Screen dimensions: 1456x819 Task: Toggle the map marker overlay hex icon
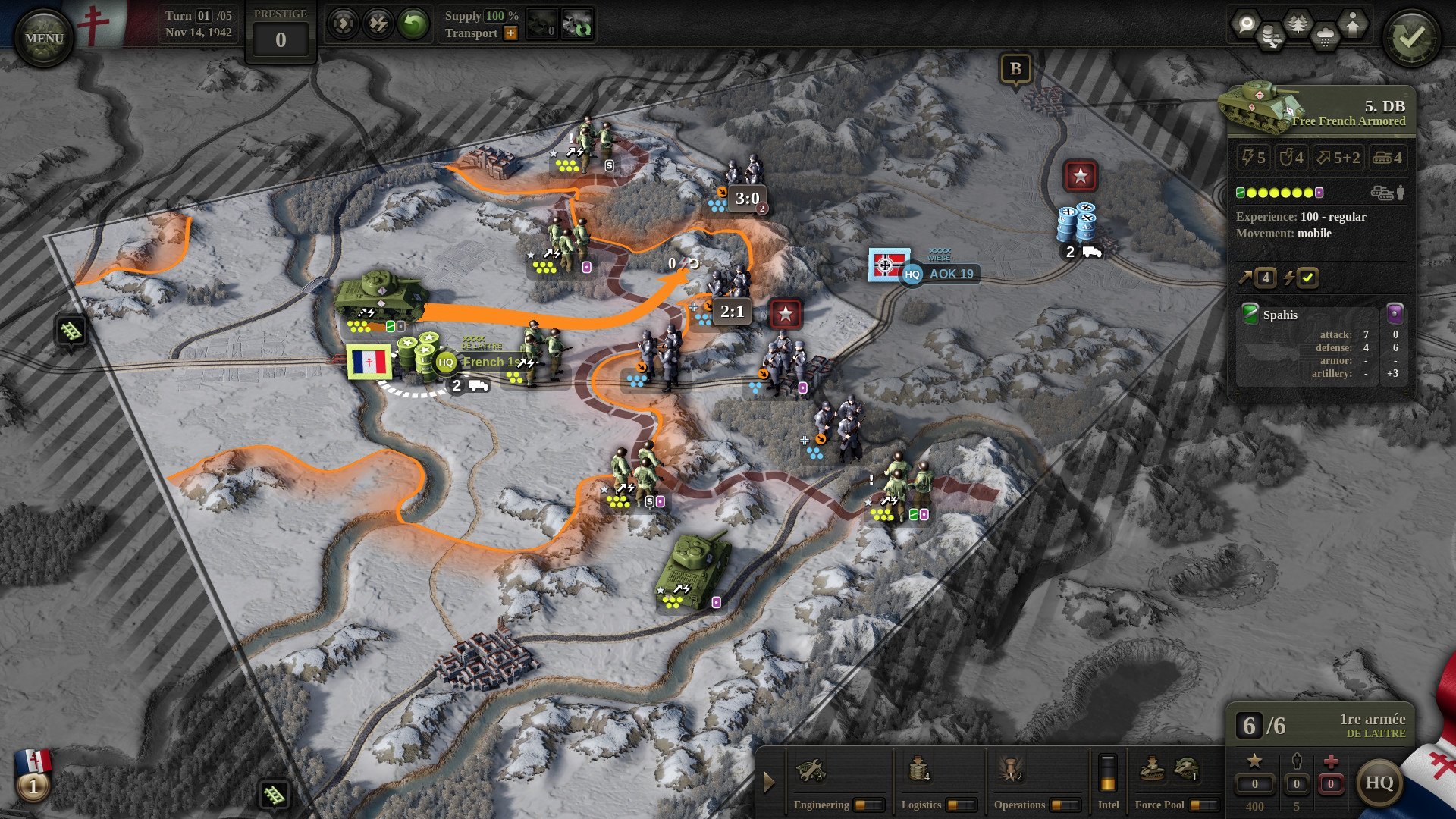click(x=1245, y=24)
